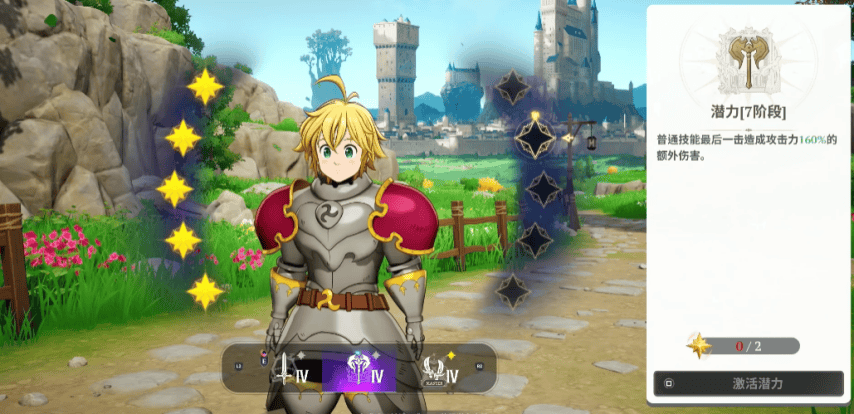Choose the dual swords Master weapon tab
The height and width of the screenshot is (414, 854).
[x=436, y=370]
